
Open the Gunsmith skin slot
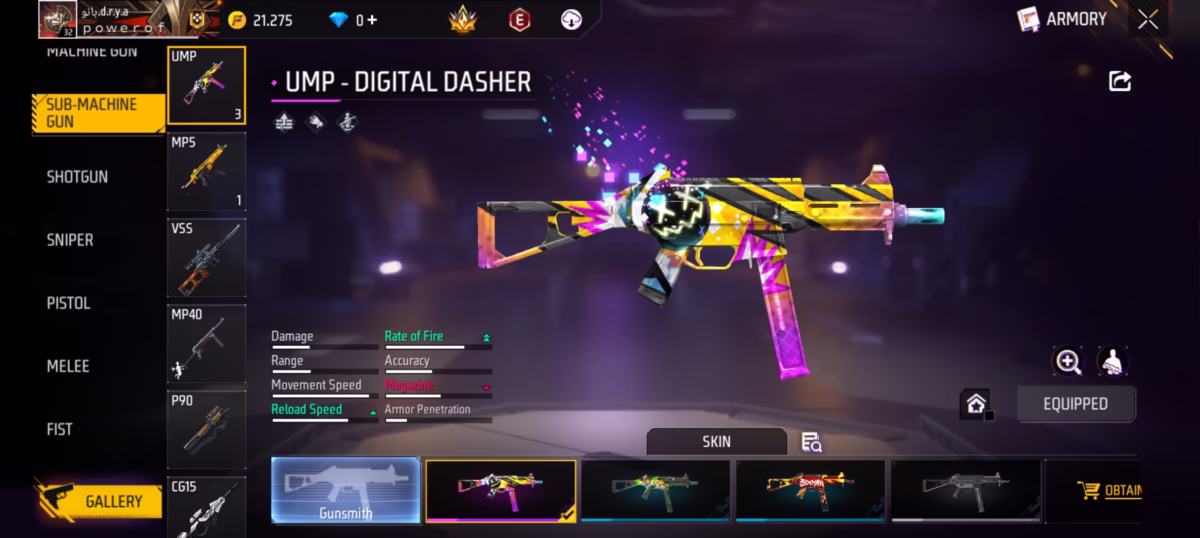[346, 491]
